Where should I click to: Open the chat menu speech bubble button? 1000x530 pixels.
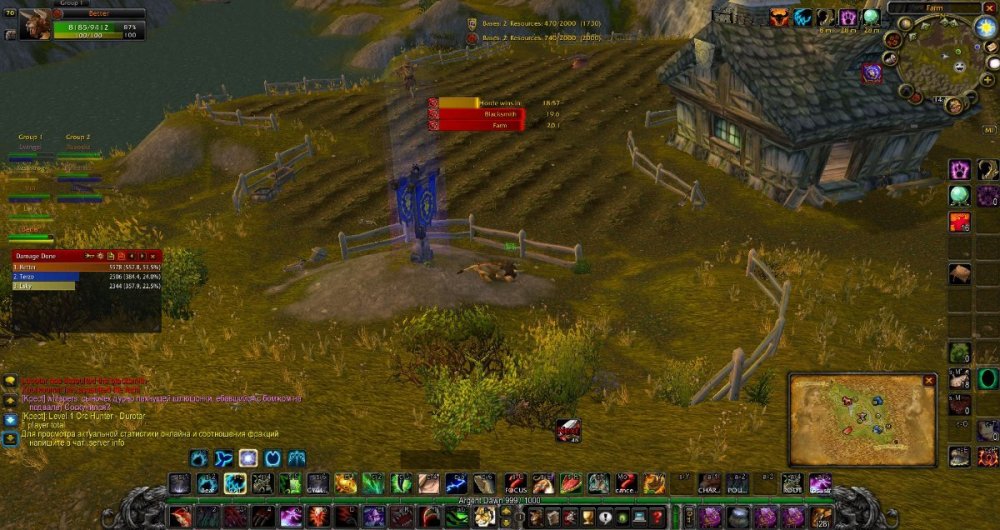point(10,381)
